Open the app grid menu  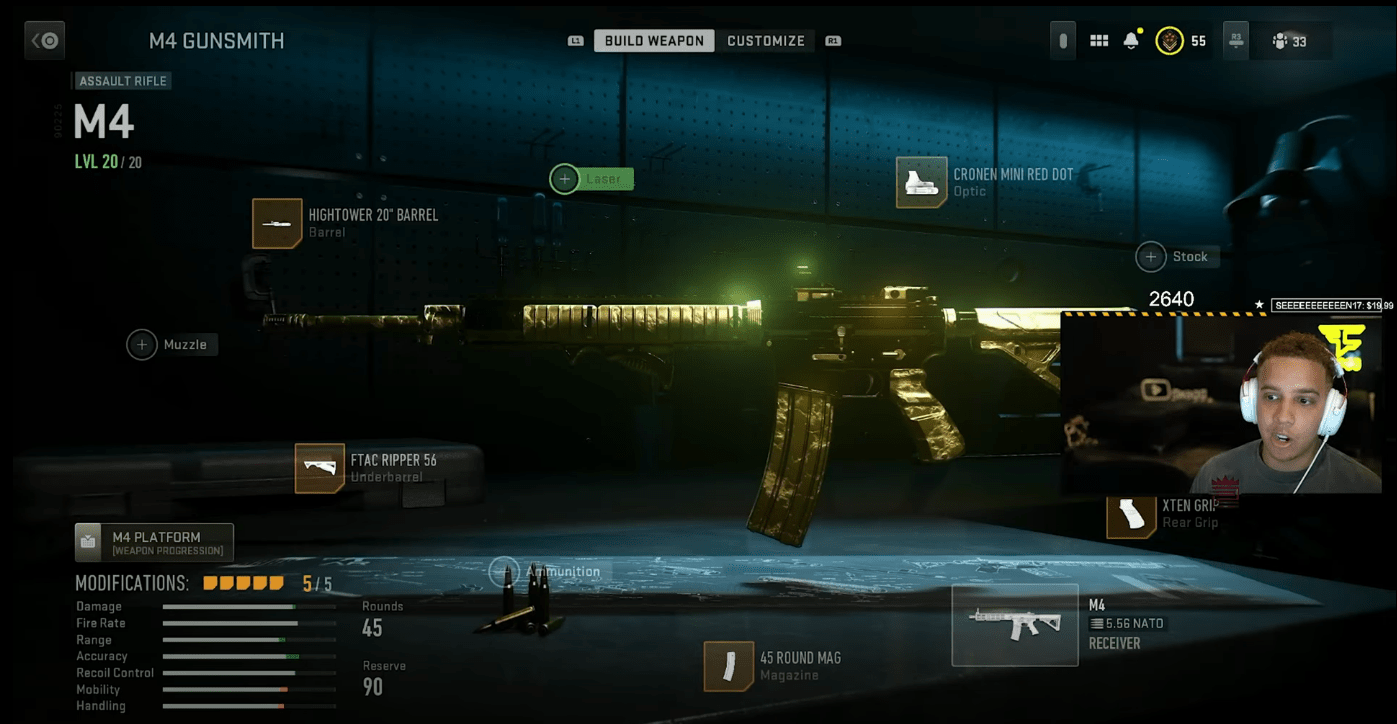pyautogui.click(x=1098, y=40)
